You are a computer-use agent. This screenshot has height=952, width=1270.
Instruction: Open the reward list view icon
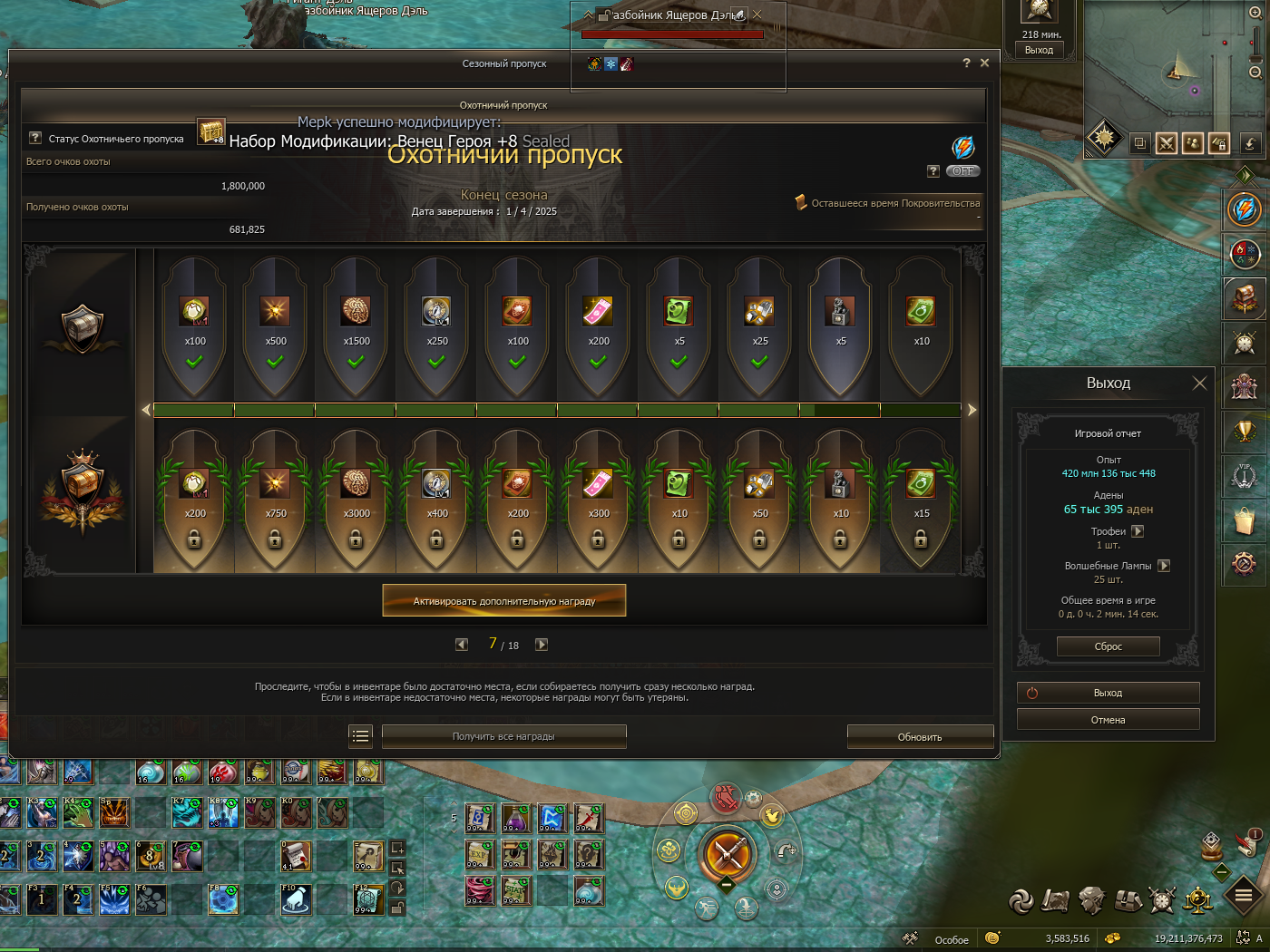tap(360, 736)
